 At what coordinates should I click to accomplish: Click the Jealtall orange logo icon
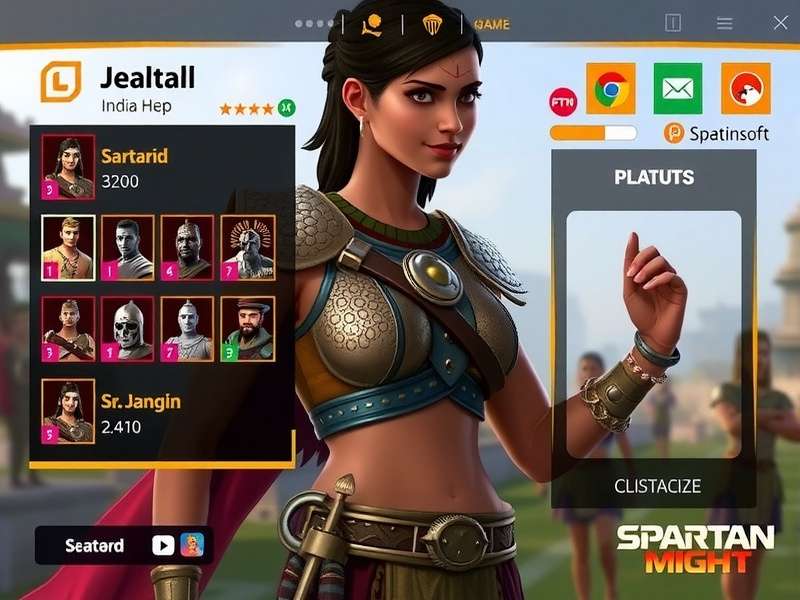pyautogui.click(x=60, y=82)
